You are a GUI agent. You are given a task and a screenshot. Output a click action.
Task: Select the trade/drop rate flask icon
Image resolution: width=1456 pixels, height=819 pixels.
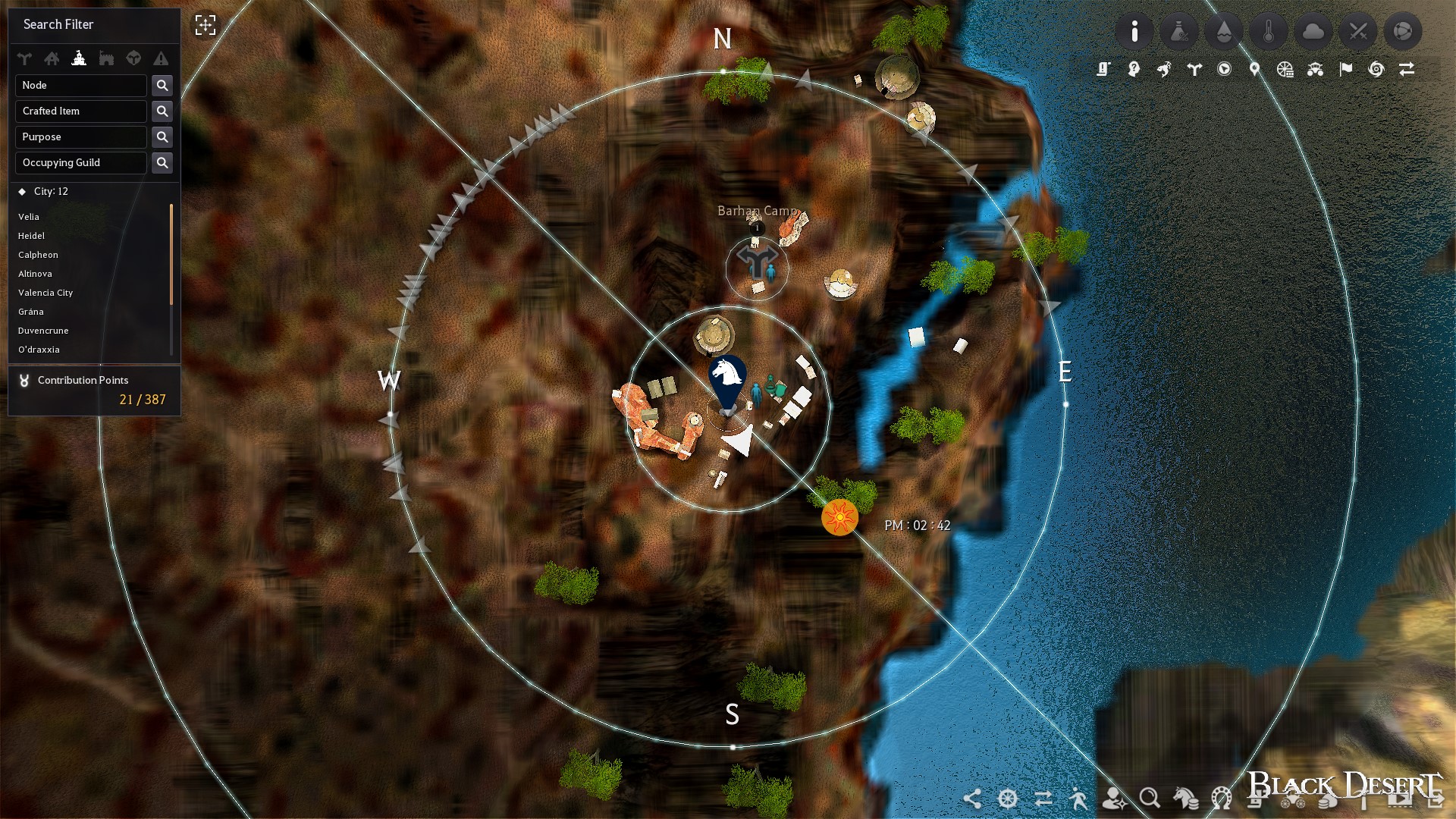tap(1179, 31)
